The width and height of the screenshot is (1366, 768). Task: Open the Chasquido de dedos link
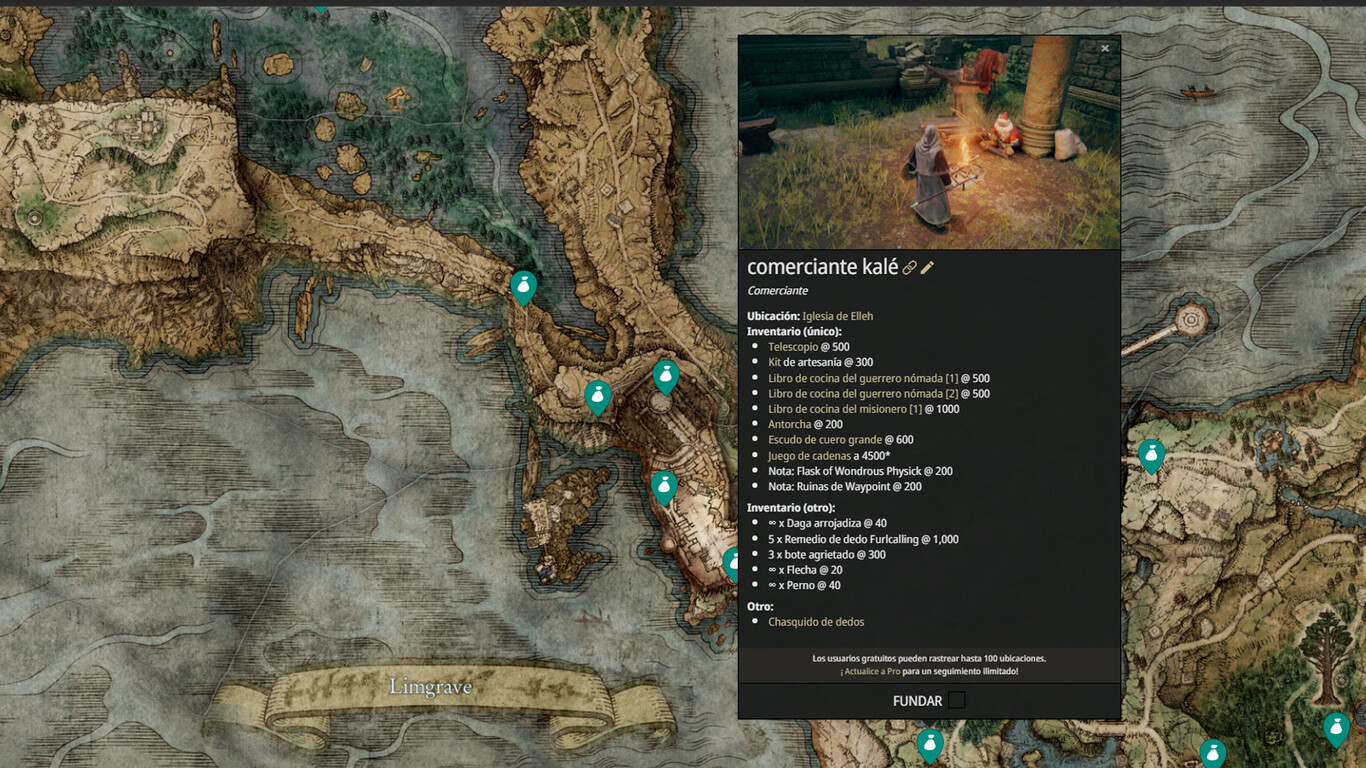pyautogui.click(x=816, y=622)
